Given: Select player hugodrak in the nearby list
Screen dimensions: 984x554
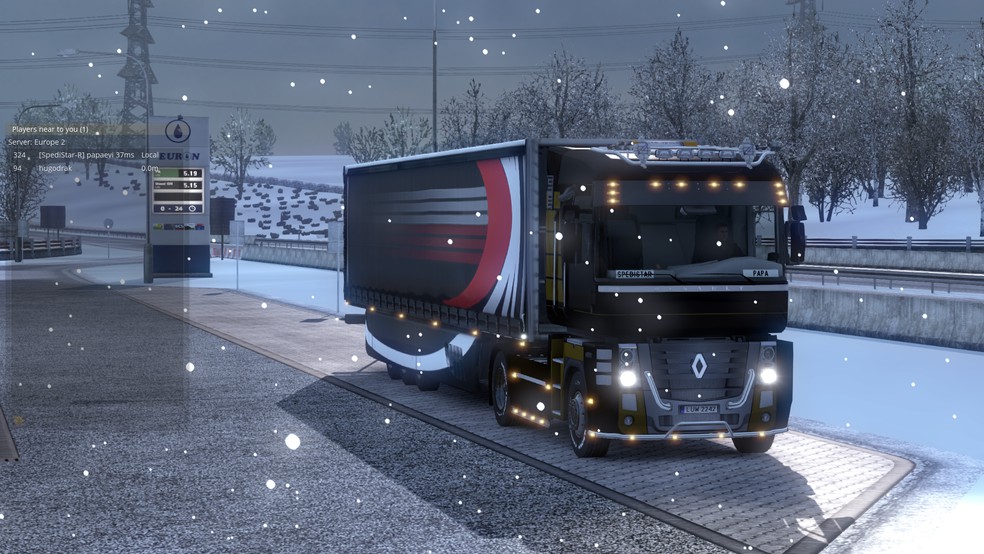Looking at the screenshot, I should tap(56, 169).
